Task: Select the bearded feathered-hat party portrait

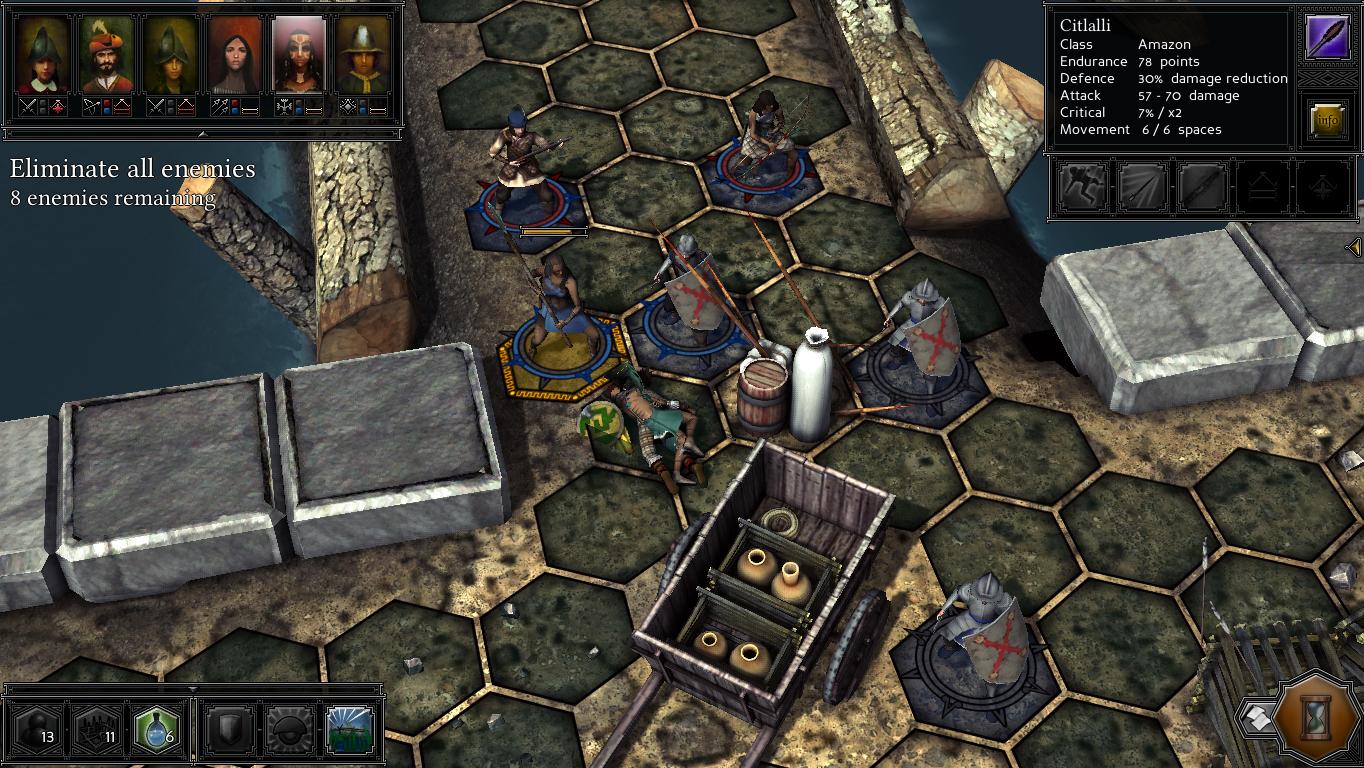Action: [106, 55]
